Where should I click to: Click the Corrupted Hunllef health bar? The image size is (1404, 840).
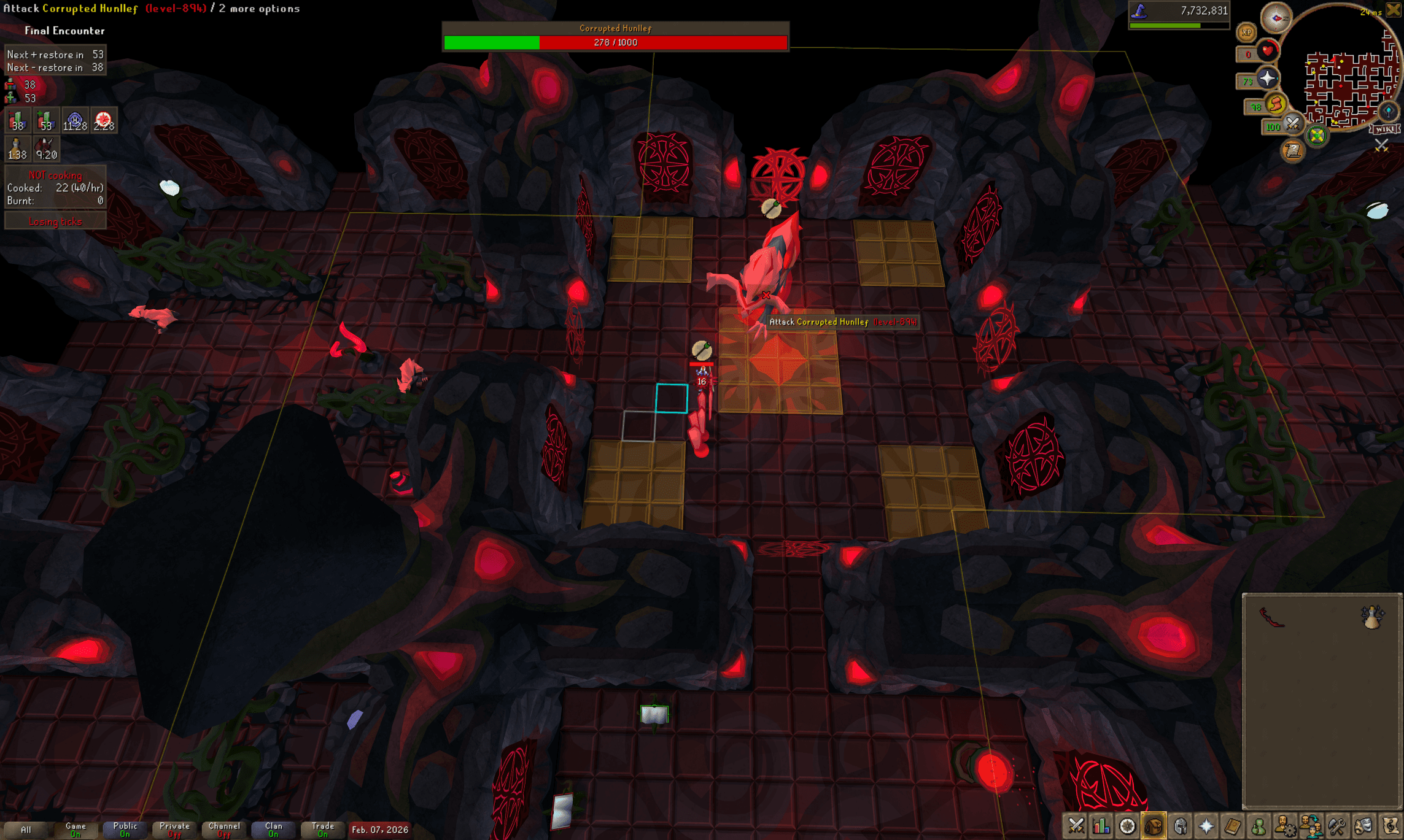point(614,42)
